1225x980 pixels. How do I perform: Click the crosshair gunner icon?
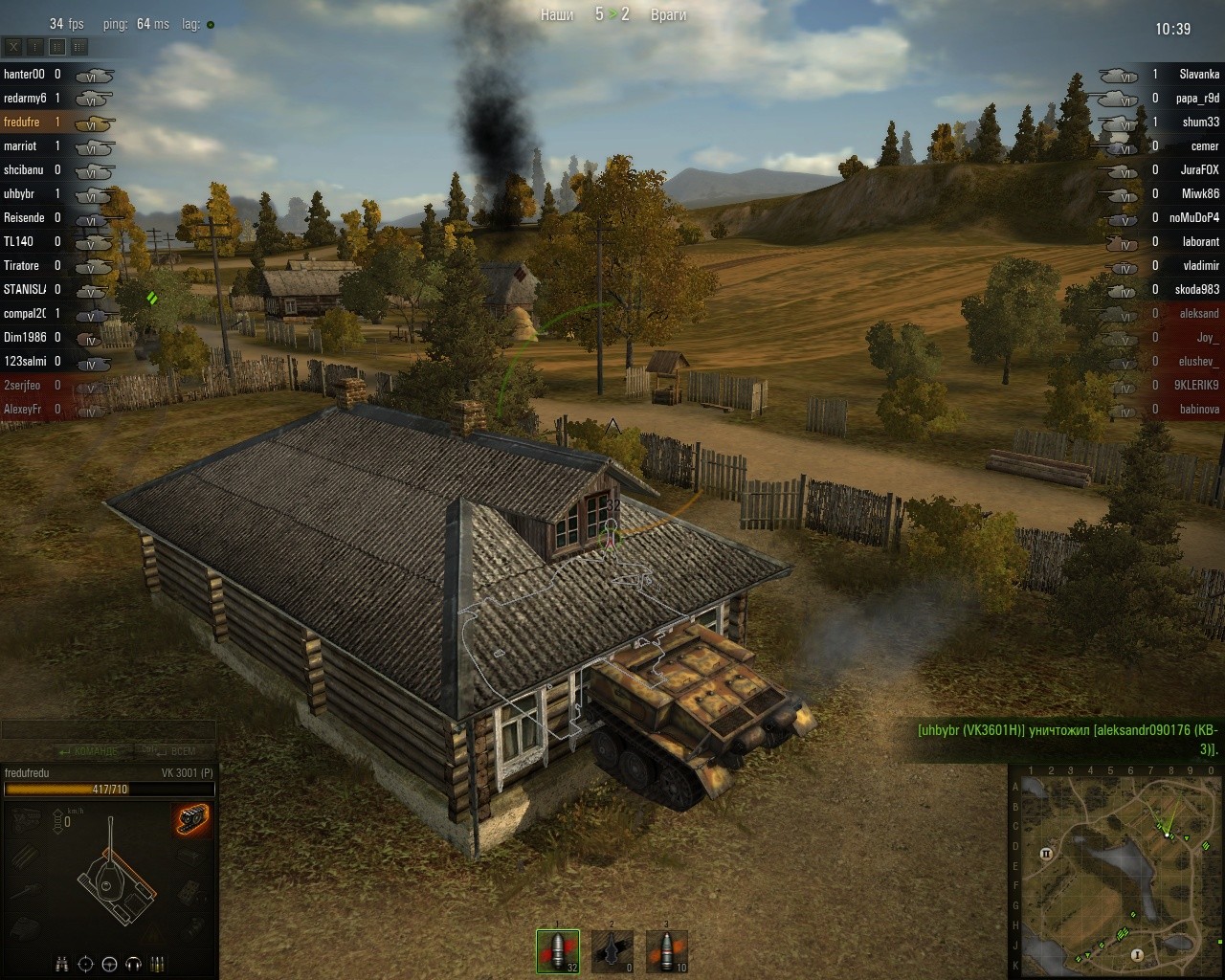[86, 963]
